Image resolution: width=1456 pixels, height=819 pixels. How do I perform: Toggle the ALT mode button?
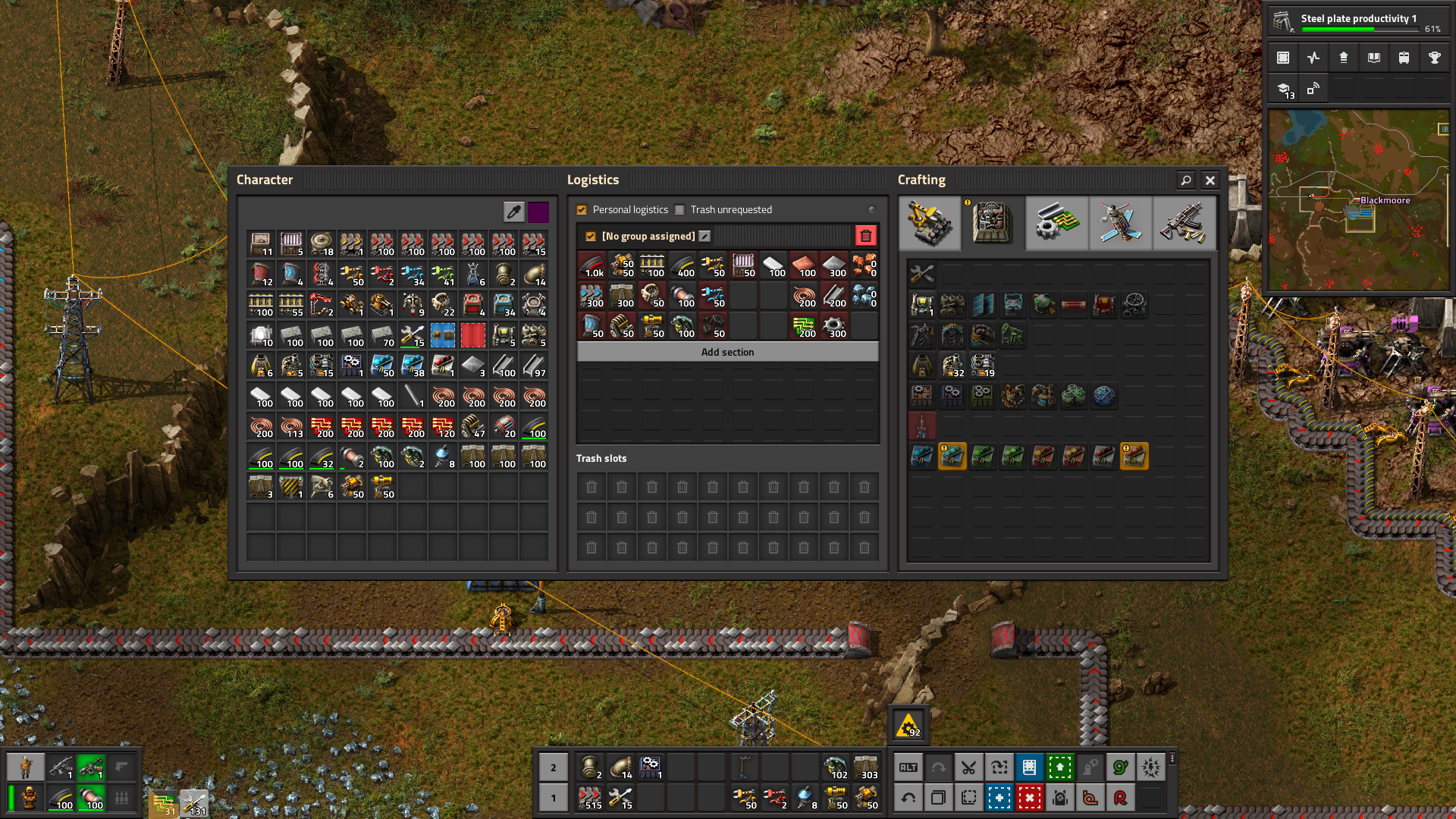[908, 767]
